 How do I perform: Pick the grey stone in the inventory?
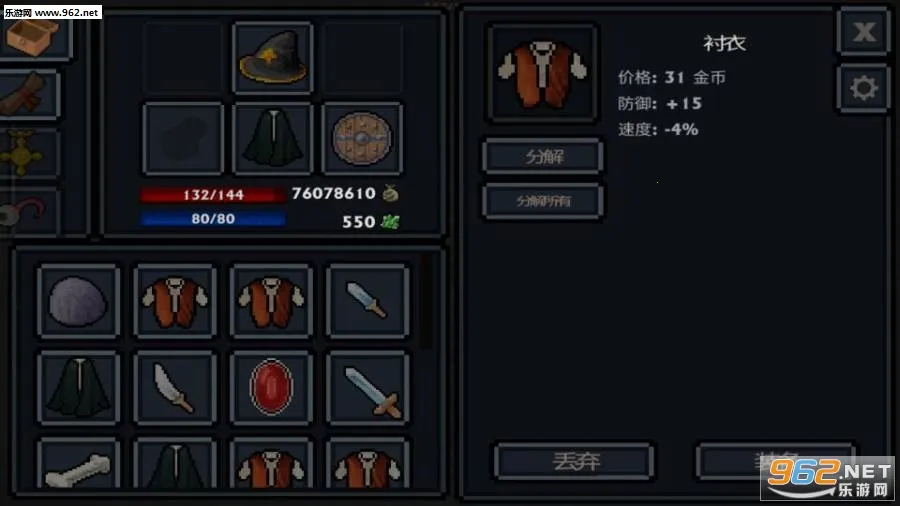tap(78, 301)
